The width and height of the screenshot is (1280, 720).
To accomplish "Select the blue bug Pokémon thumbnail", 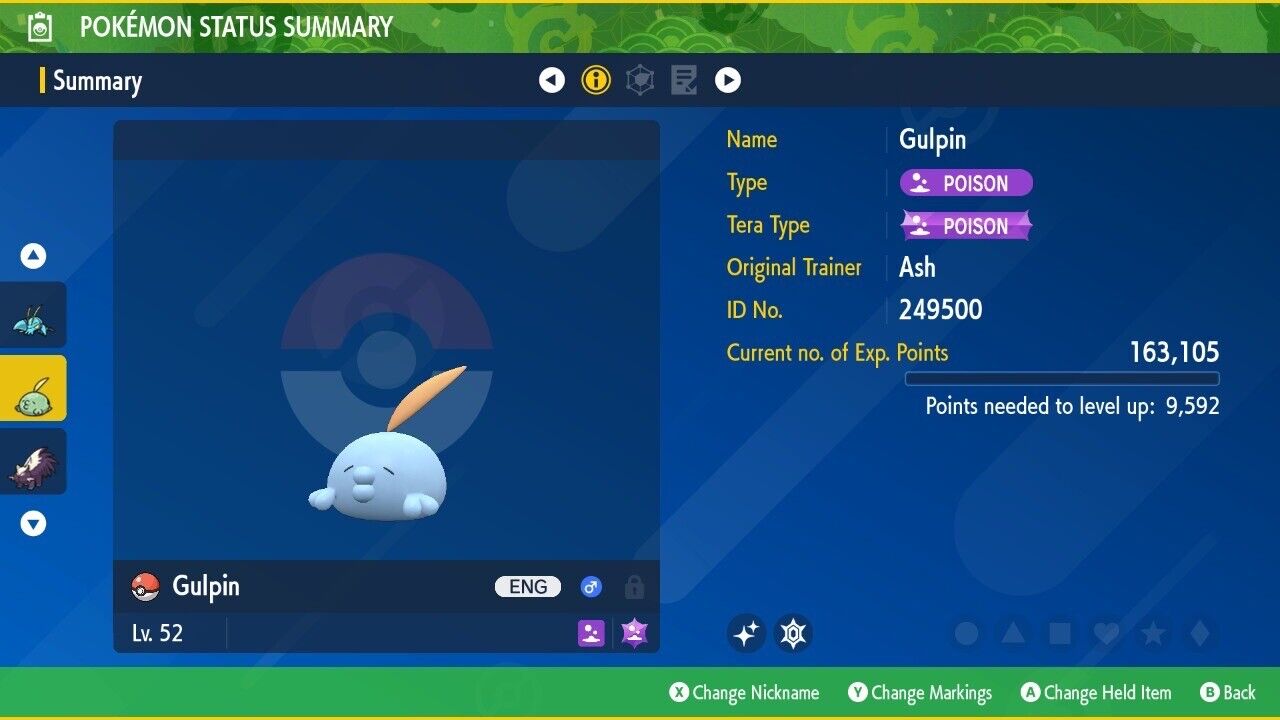I will pyautogui.click(x=34, y=315).
